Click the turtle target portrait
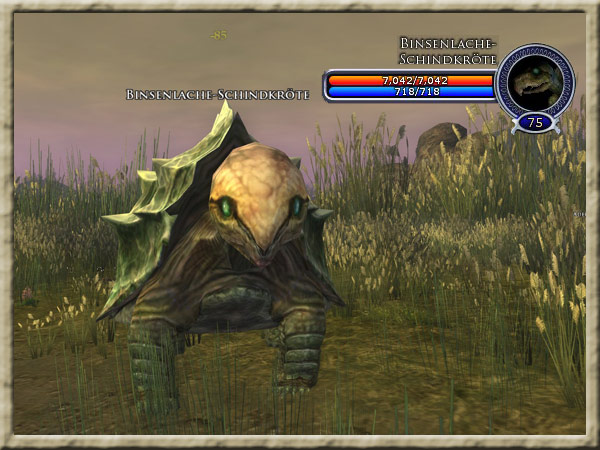Screen dimensions: 600x450 [534, 82]
